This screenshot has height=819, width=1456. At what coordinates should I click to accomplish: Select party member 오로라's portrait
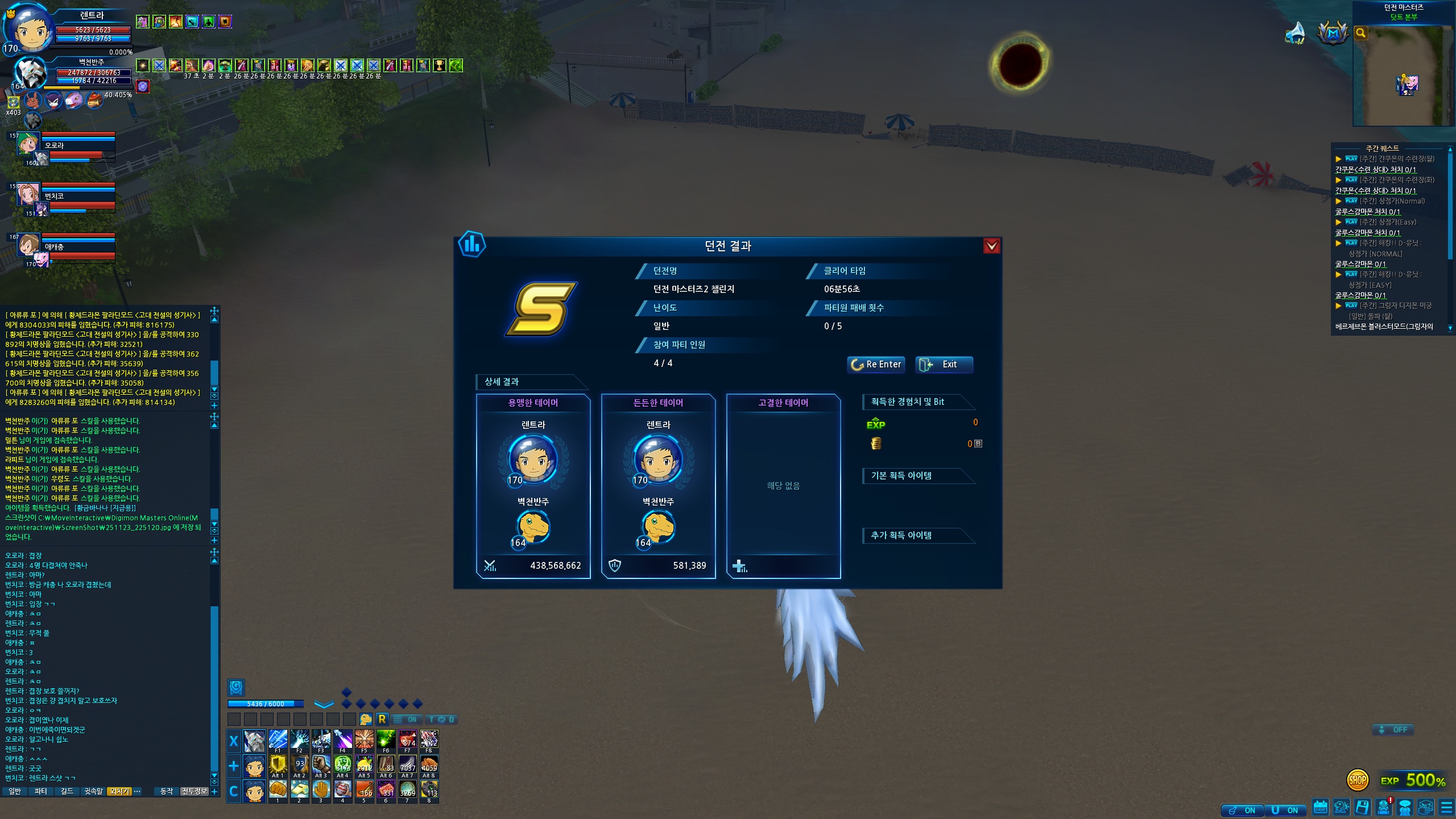pyautogui.click(x=27, y=144)
